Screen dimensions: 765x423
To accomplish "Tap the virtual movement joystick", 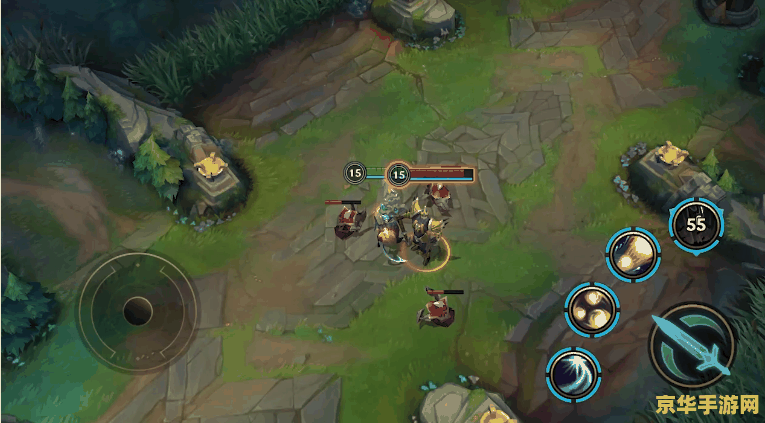I will click(x=138, y=310).
